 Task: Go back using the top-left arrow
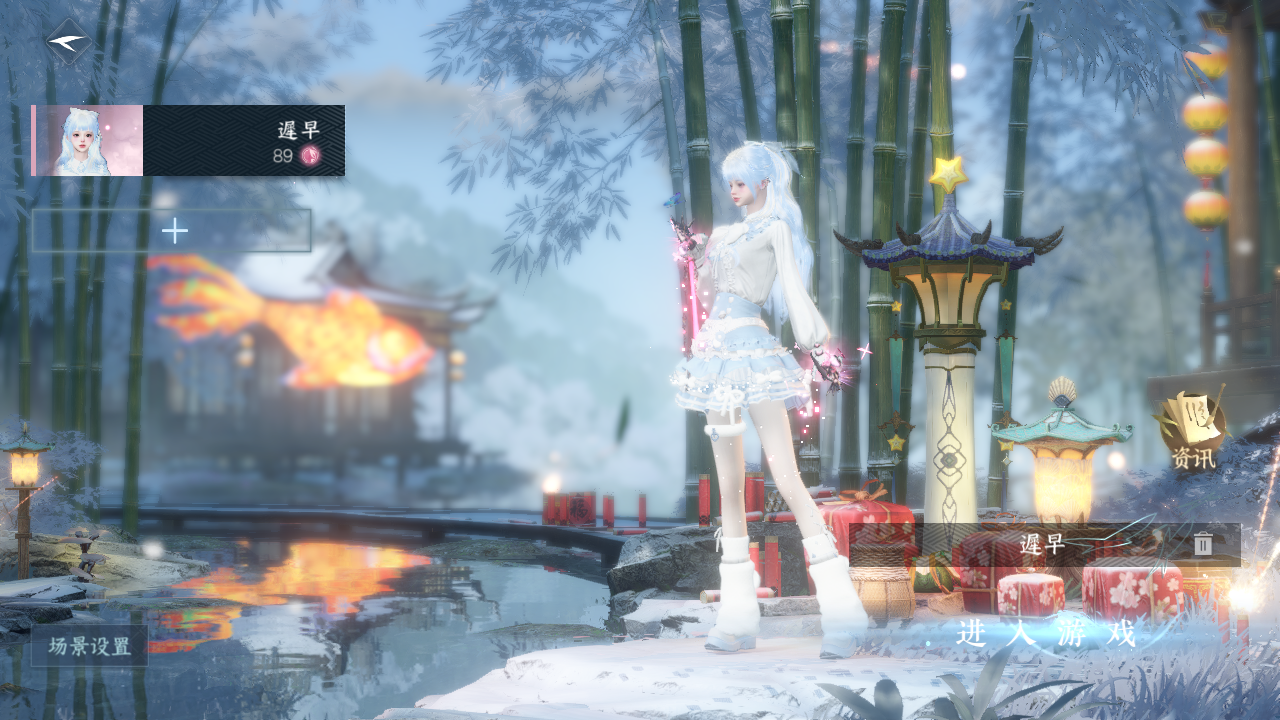tap(68, 42)
